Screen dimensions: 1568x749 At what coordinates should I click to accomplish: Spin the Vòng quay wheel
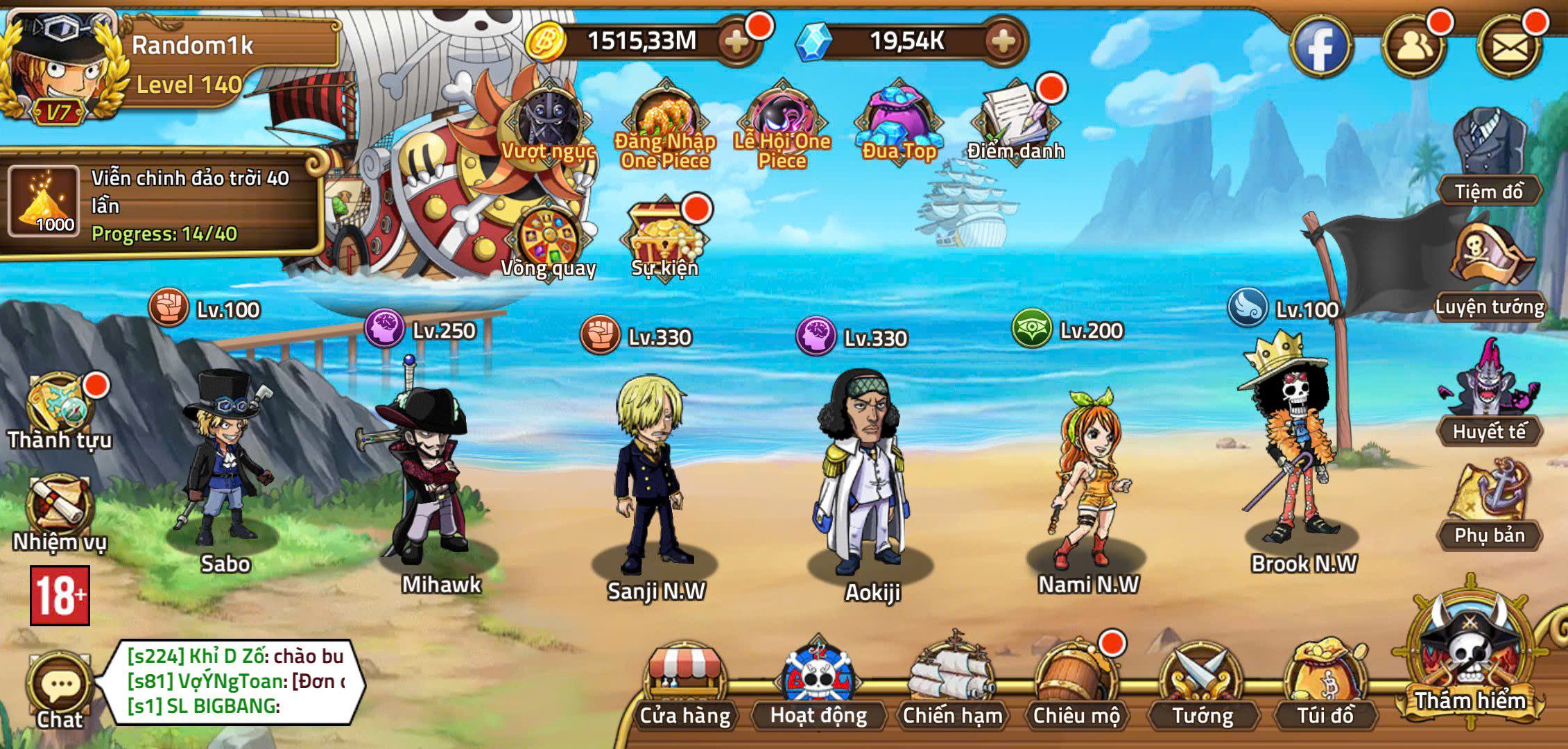(549, 239)
